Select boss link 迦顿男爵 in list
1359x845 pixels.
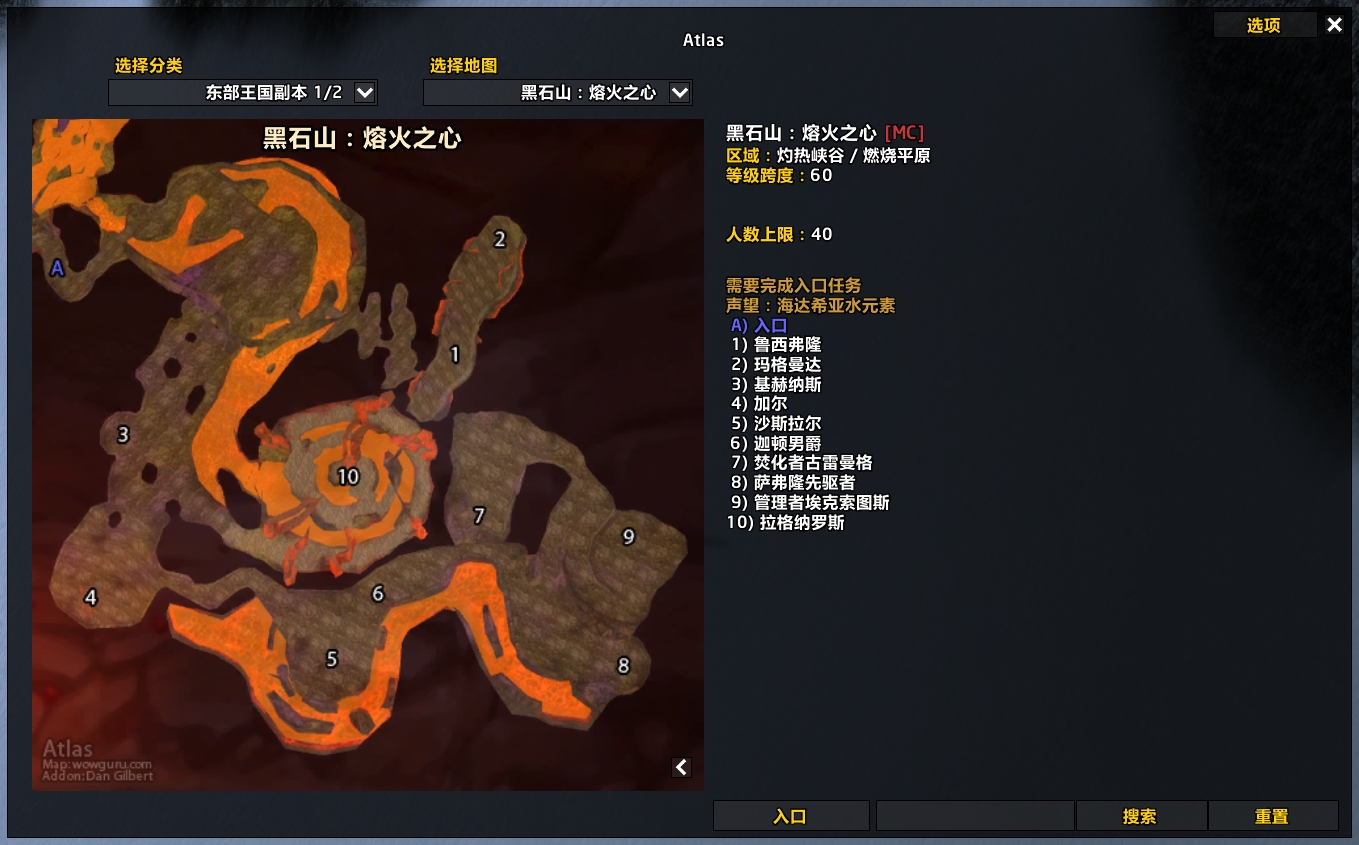(775, 443)
